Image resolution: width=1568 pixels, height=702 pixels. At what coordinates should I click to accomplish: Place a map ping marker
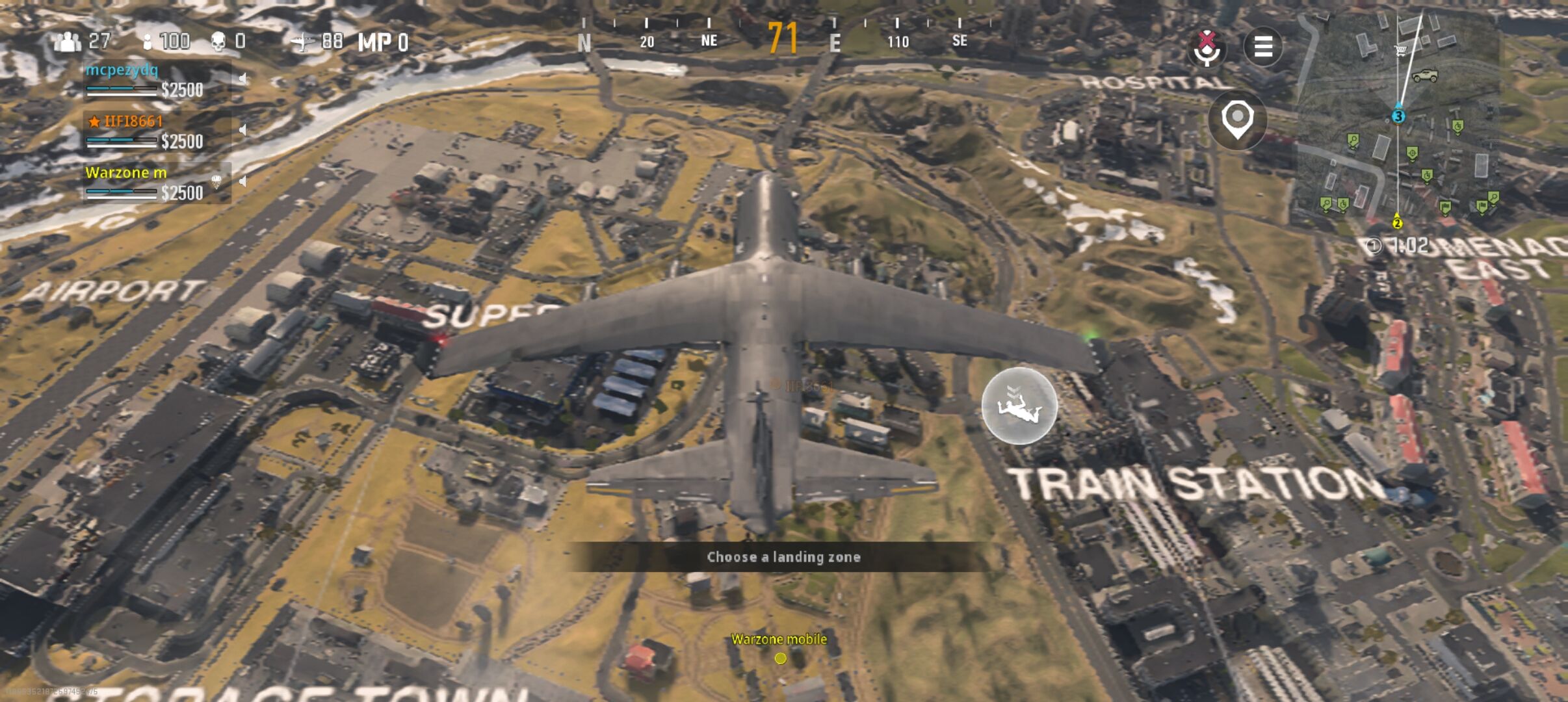[1237, 120]
